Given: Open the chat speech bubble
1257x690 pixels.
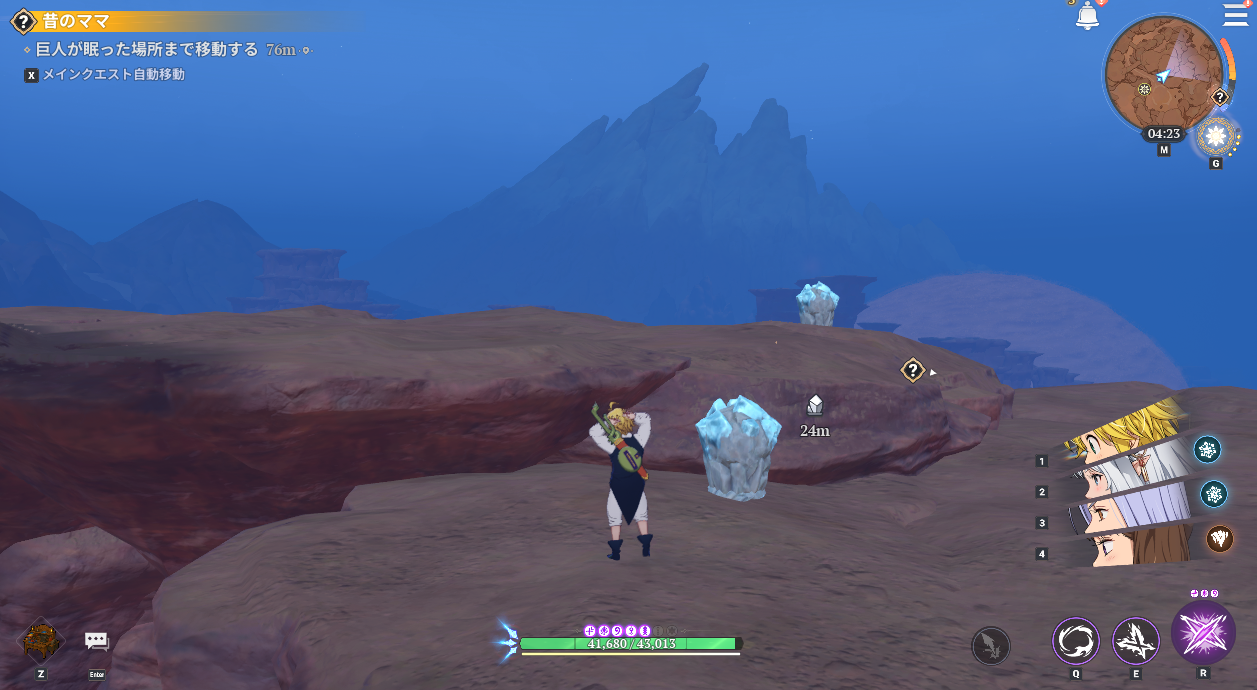Looking at the screenshot, I should pos(96,641).
